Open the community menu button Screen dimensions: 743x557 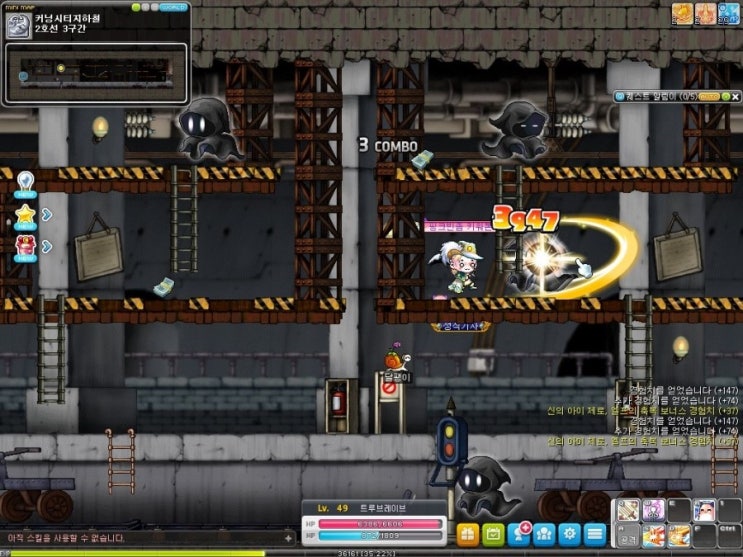pos(545,534)
